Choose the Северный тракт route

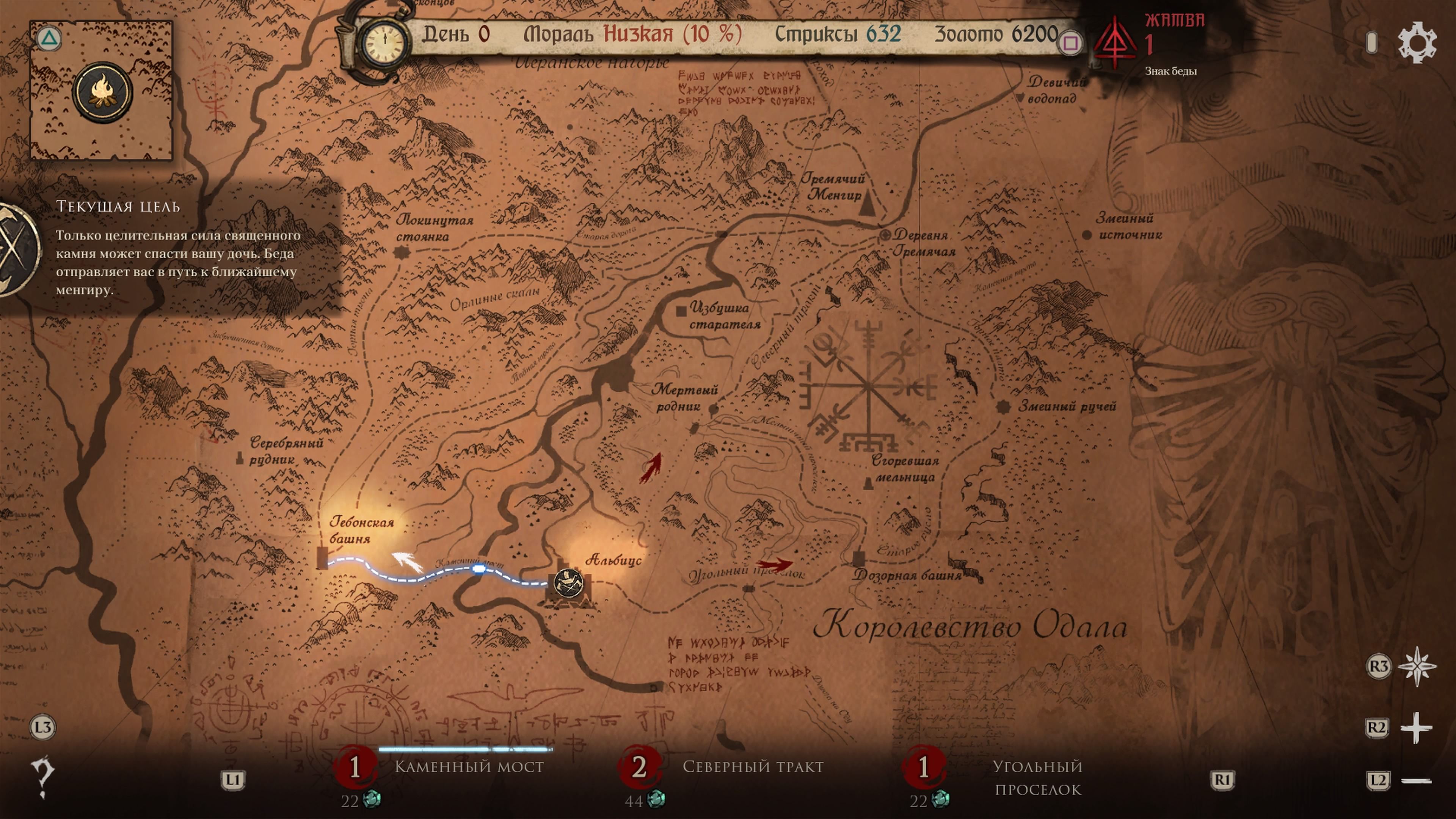click(x=754, y=767)
